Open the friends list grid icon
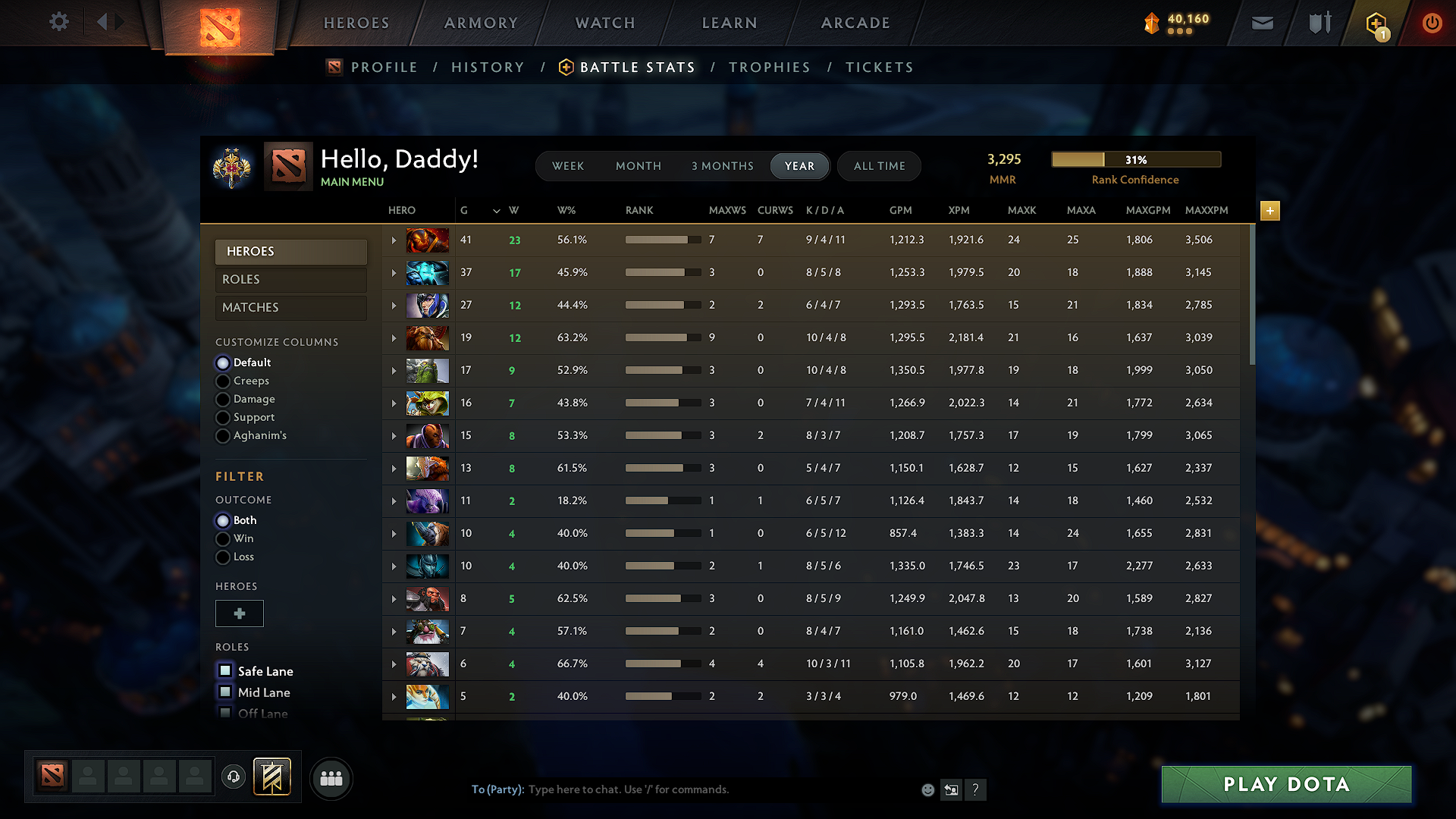1456x819 pixels. pyautogui.click(x=331, y=777)
